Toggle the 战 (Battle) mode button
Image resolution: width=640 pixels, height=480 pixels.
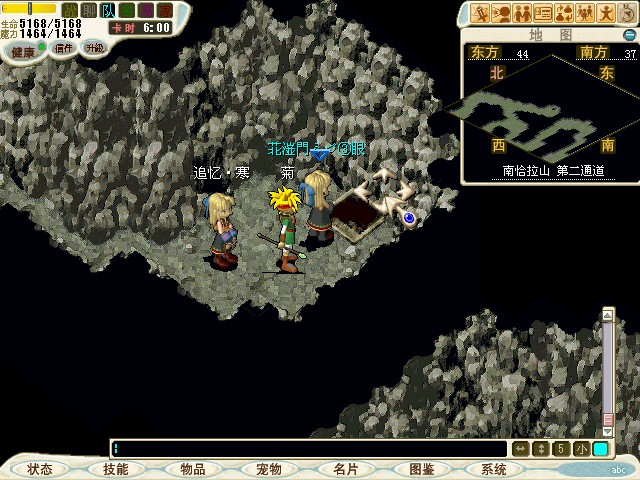(x=70, y=10)
